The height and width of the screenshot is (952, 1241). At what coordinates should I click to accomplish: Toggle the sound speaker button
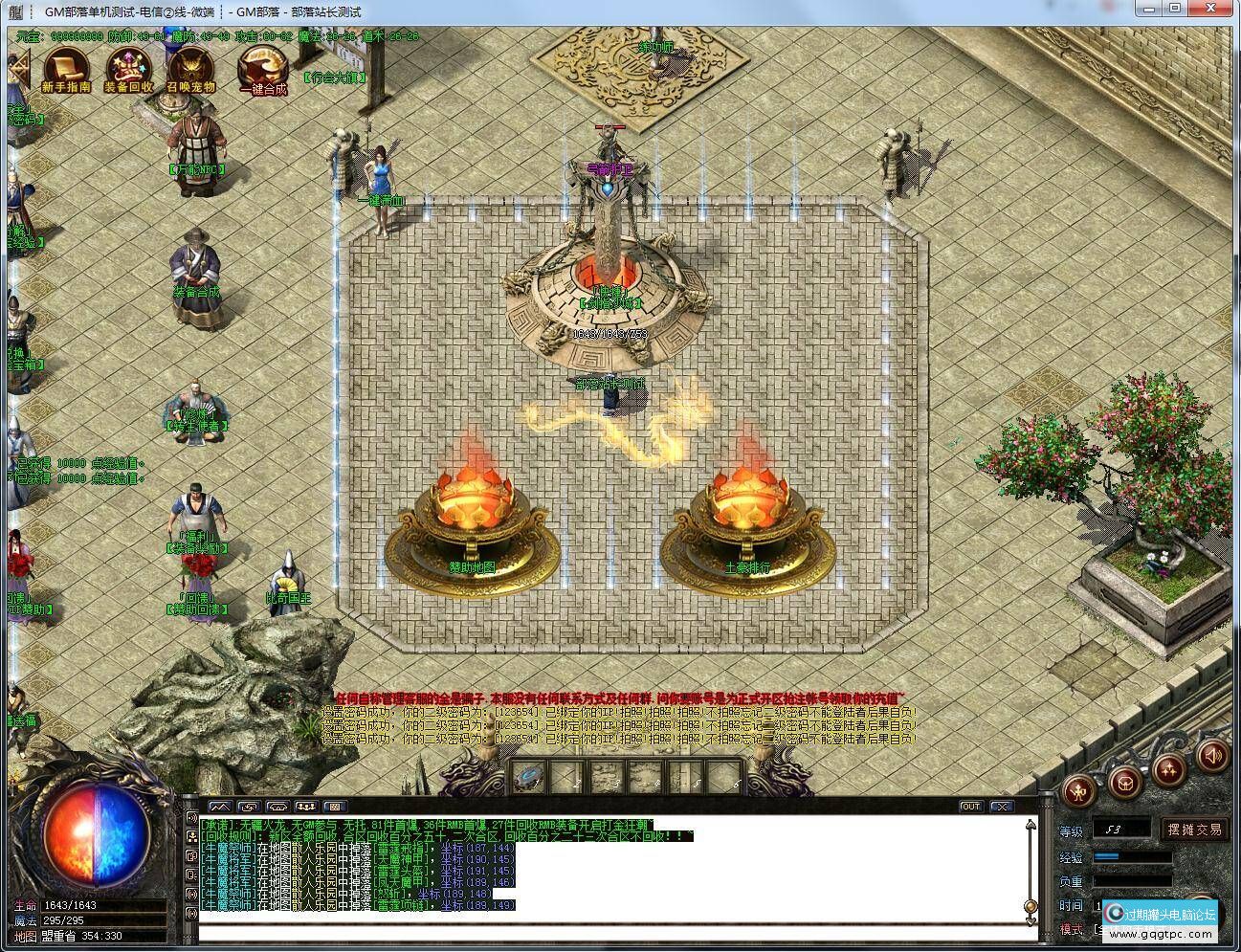pos(1212,757)
